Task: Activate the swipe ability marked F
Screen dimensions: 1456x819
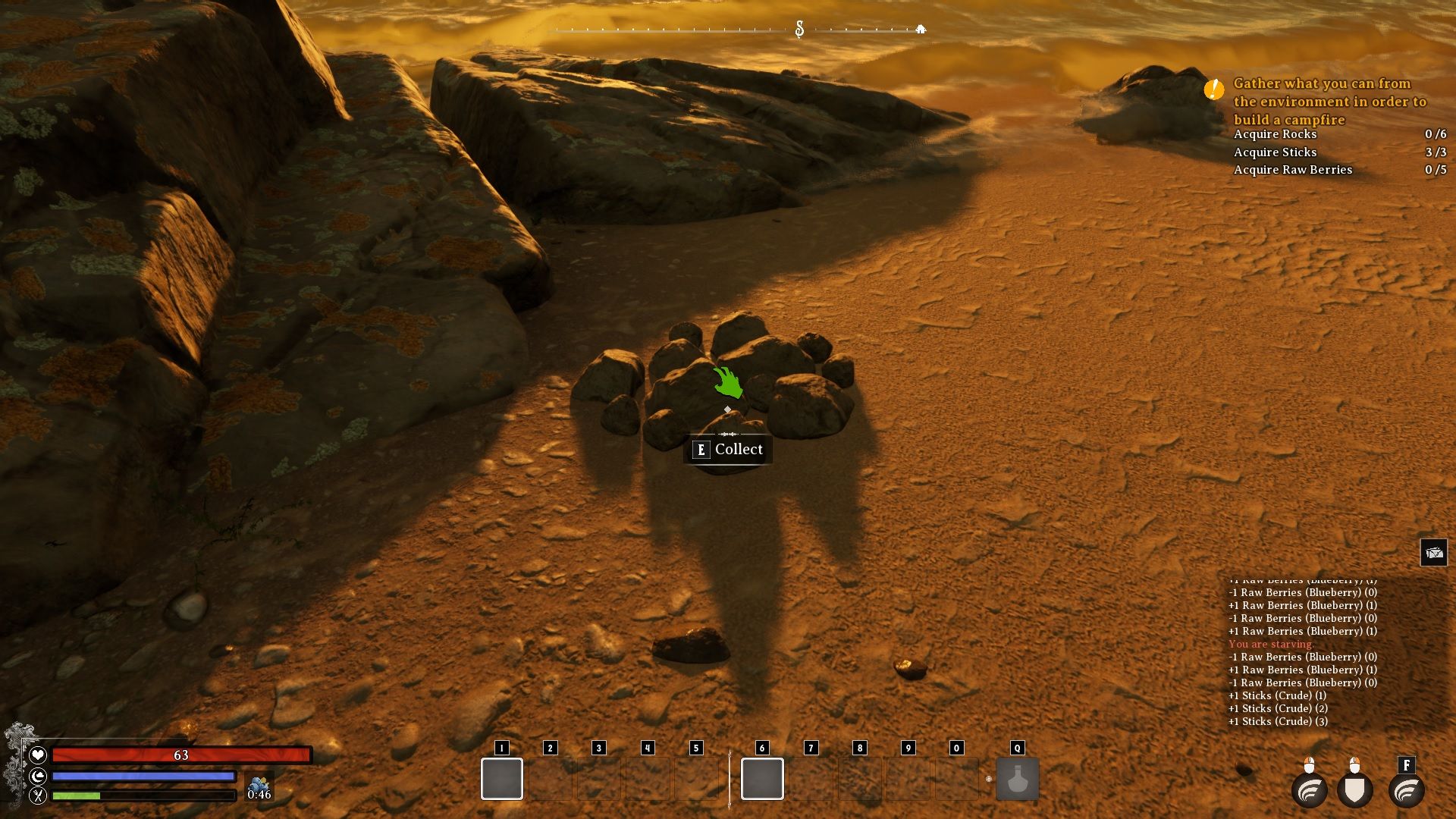Action: click(x=1407, y=790)
